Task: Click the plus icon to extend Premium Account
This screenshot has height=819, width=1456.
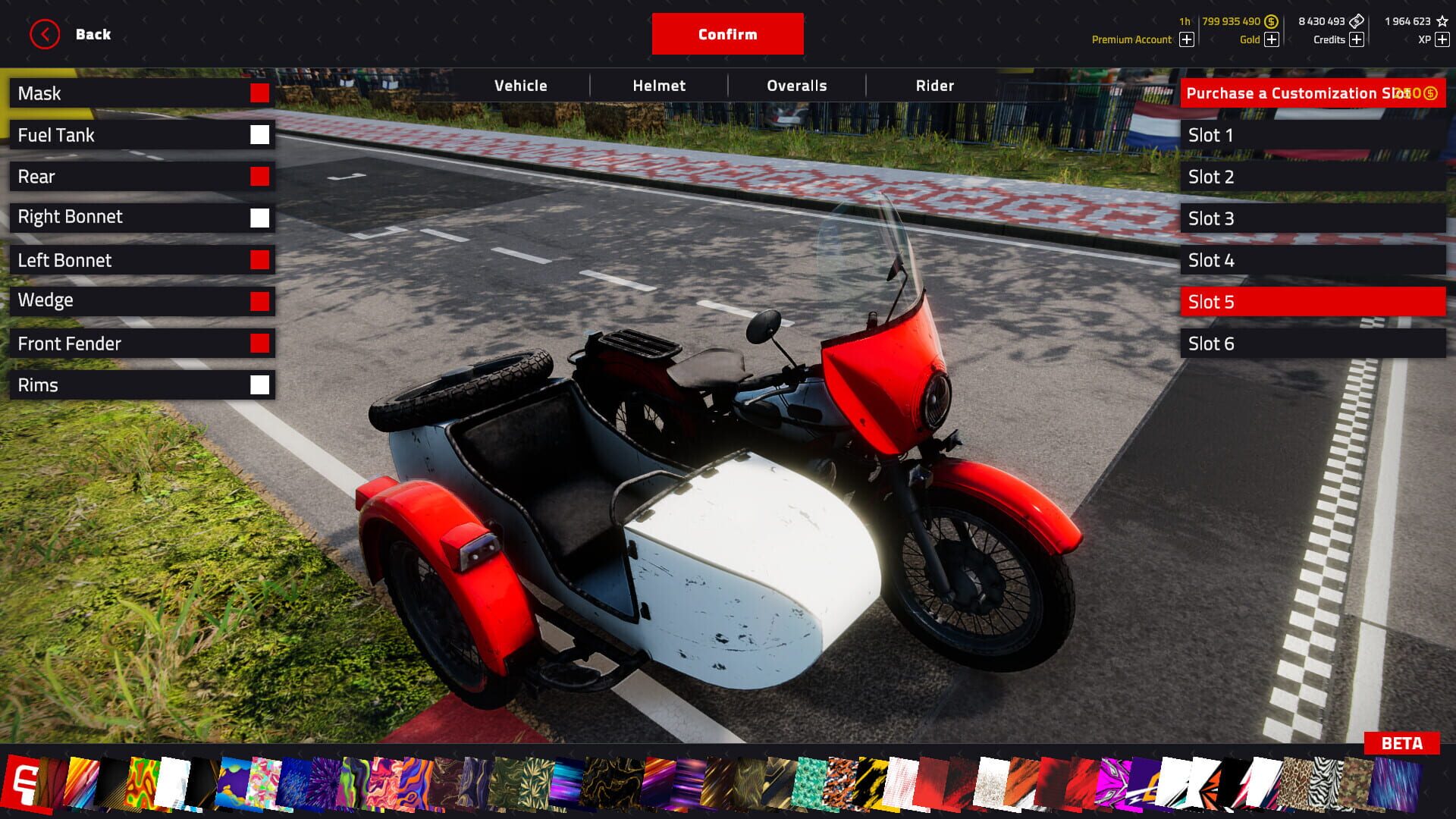Action: coord(1185,39)
